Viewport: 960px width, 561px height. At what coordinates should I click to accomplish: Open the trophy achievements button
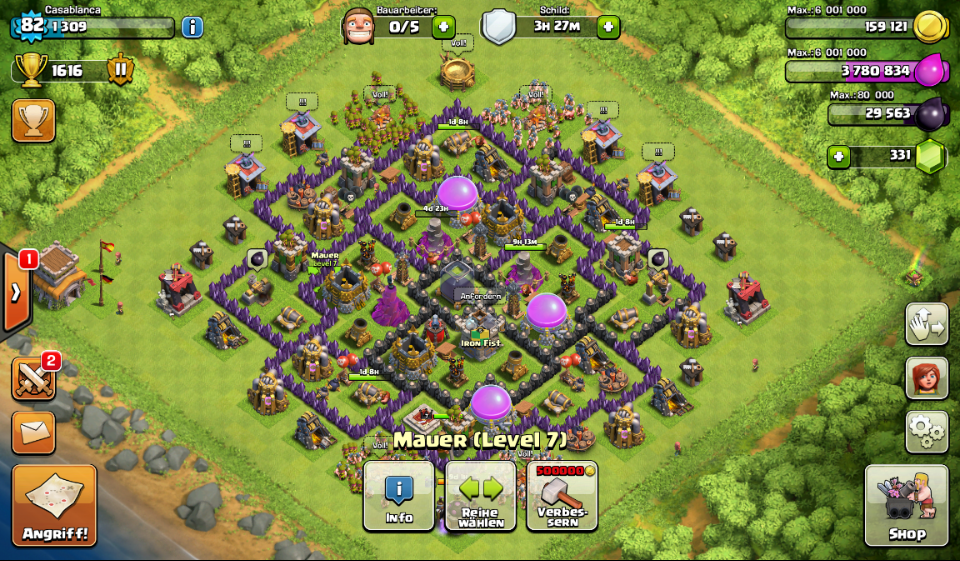click(x=33, y=120)
